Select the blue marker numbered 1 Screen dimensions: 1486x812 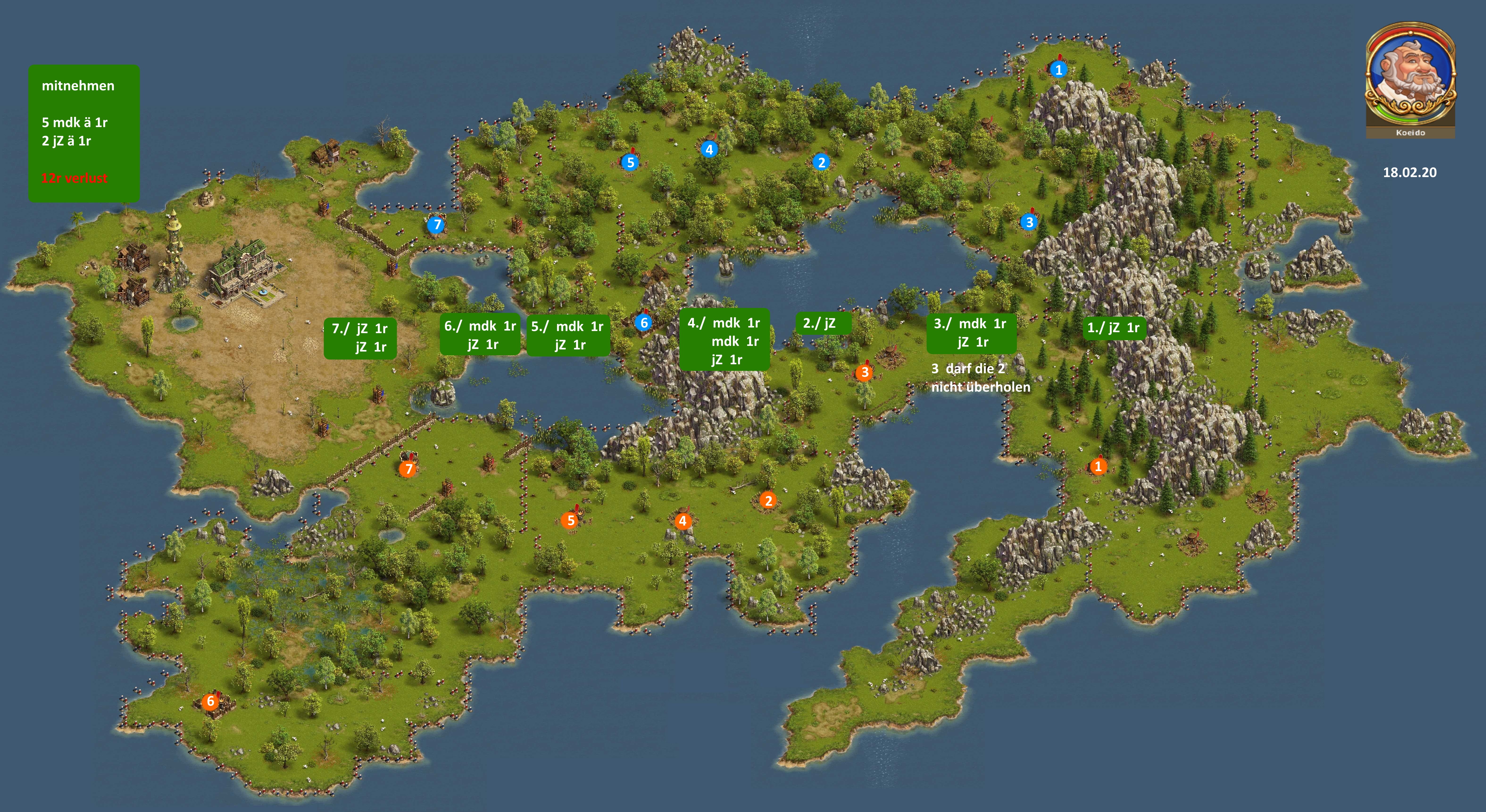[1058, 70]
